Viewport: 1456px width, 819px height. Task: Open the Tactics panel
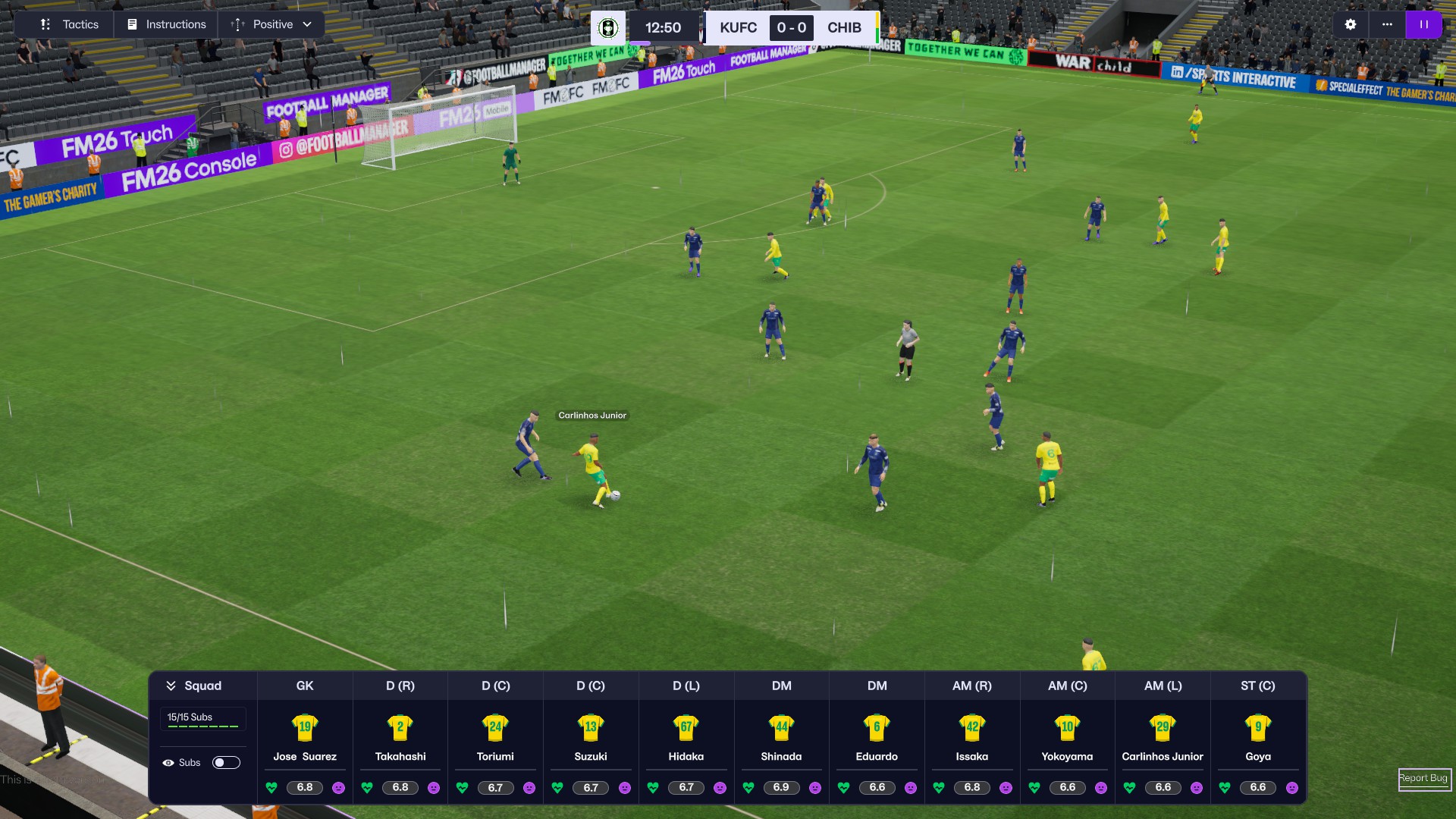(x=70, y=24)
